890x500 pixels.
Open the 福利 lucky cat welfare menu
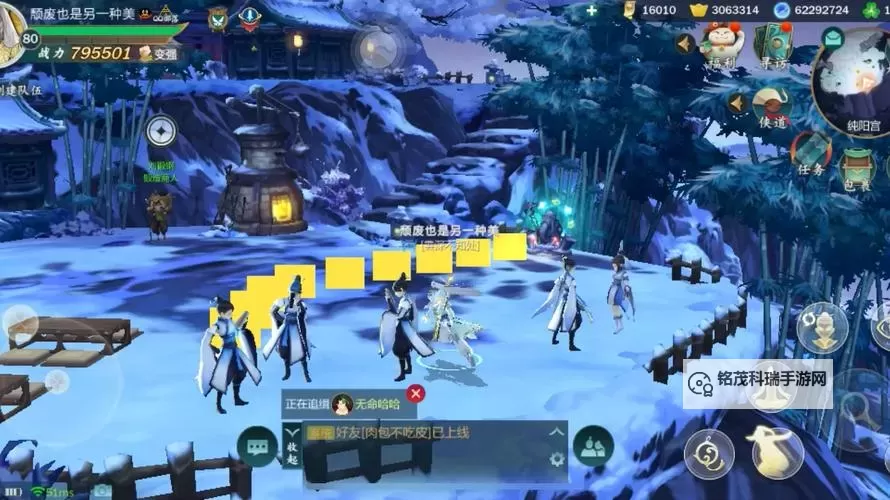722,43
